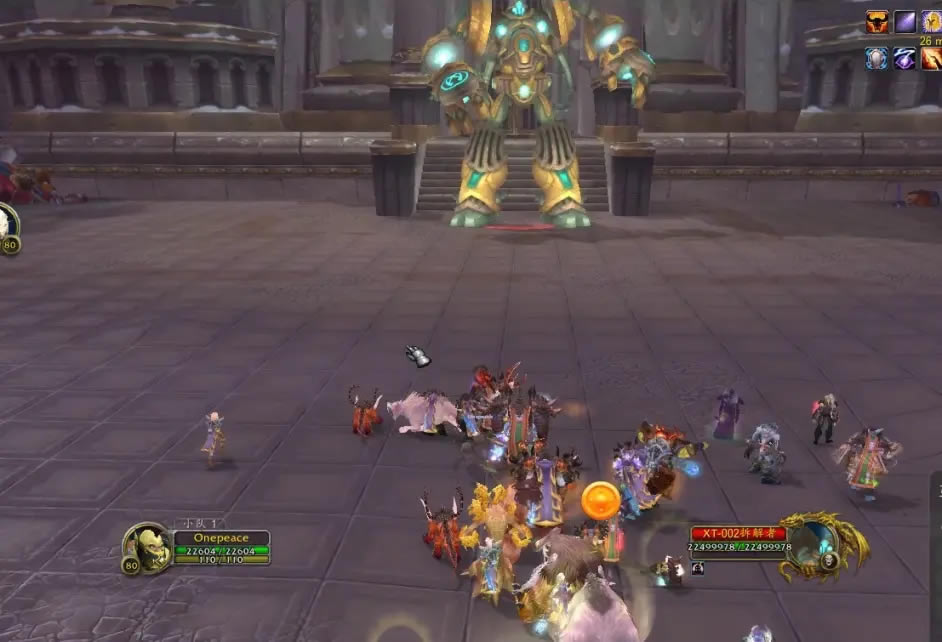Screen dimensions: 942x642
Task: Select the orange fiery buff icon
Action: 932,58
